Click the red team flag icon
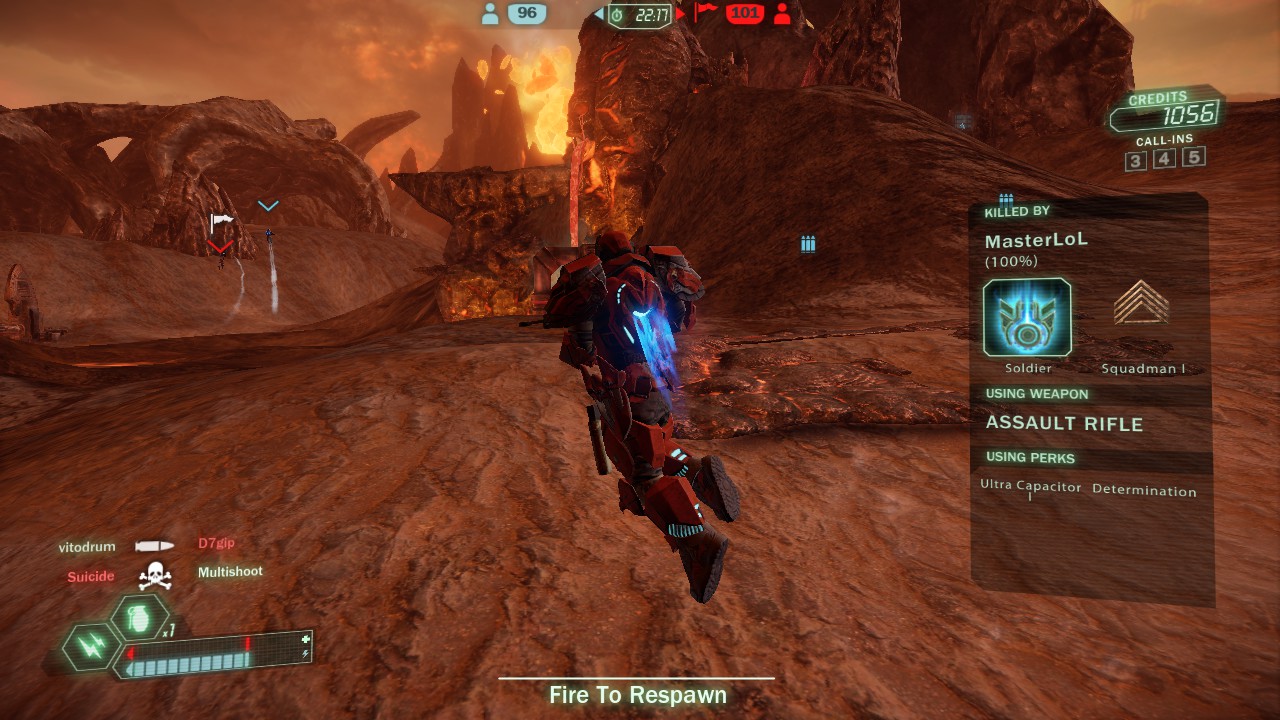The width and height of the screenshot is (1280, 720). pos(706,12)
